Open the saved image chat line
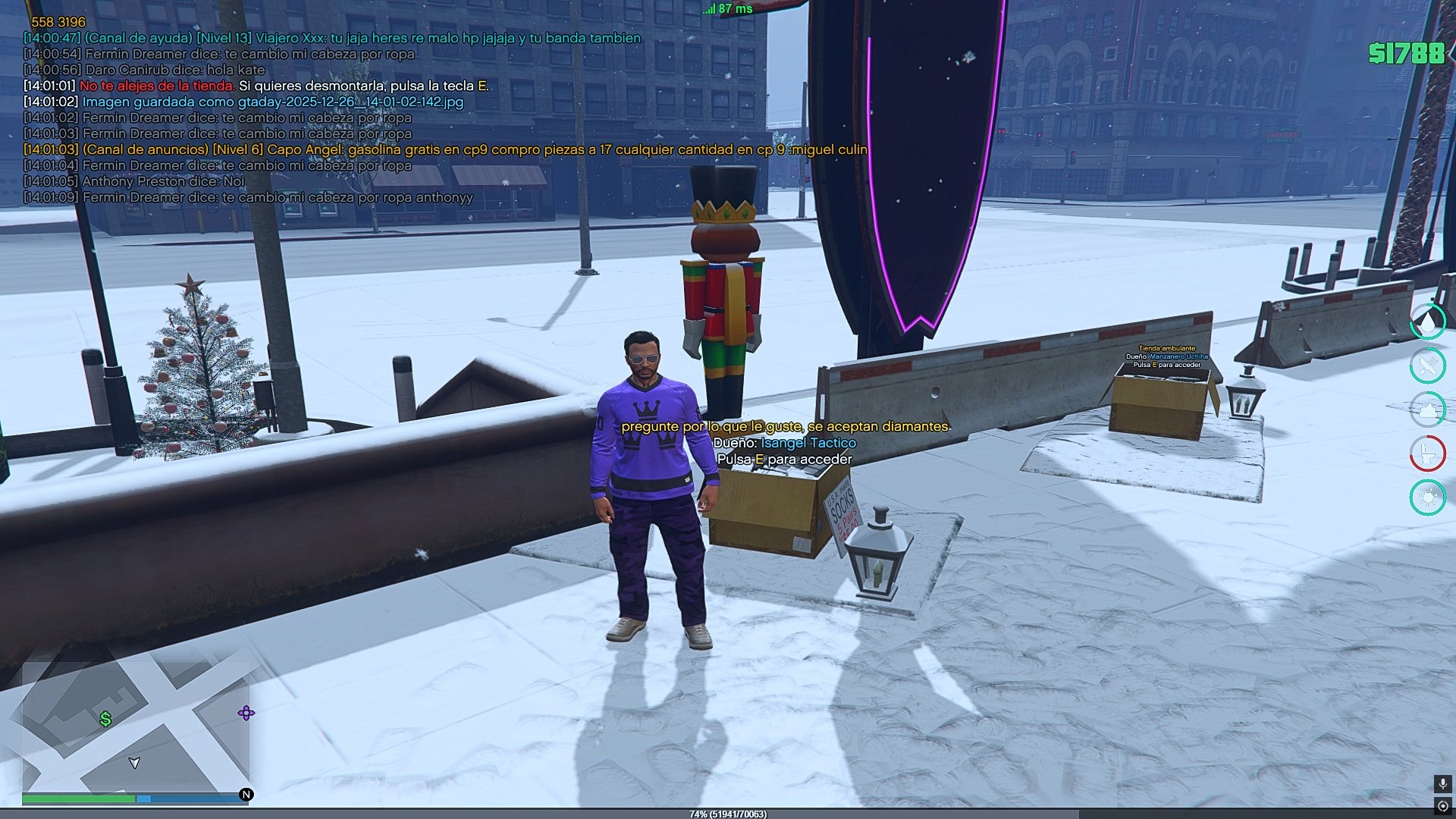The height and width of the screenshot is (819, 1456). (271, 102)
